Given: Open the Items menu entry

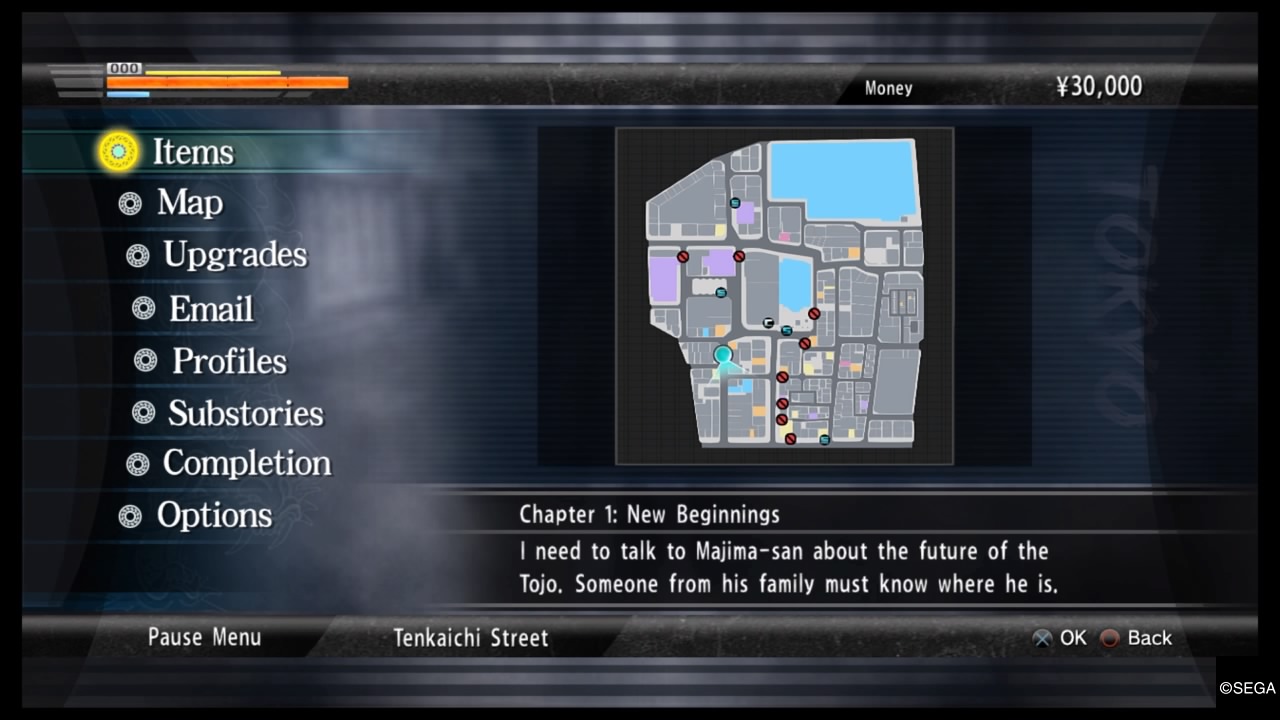Looking at the screenshot, I should [192, 152].
